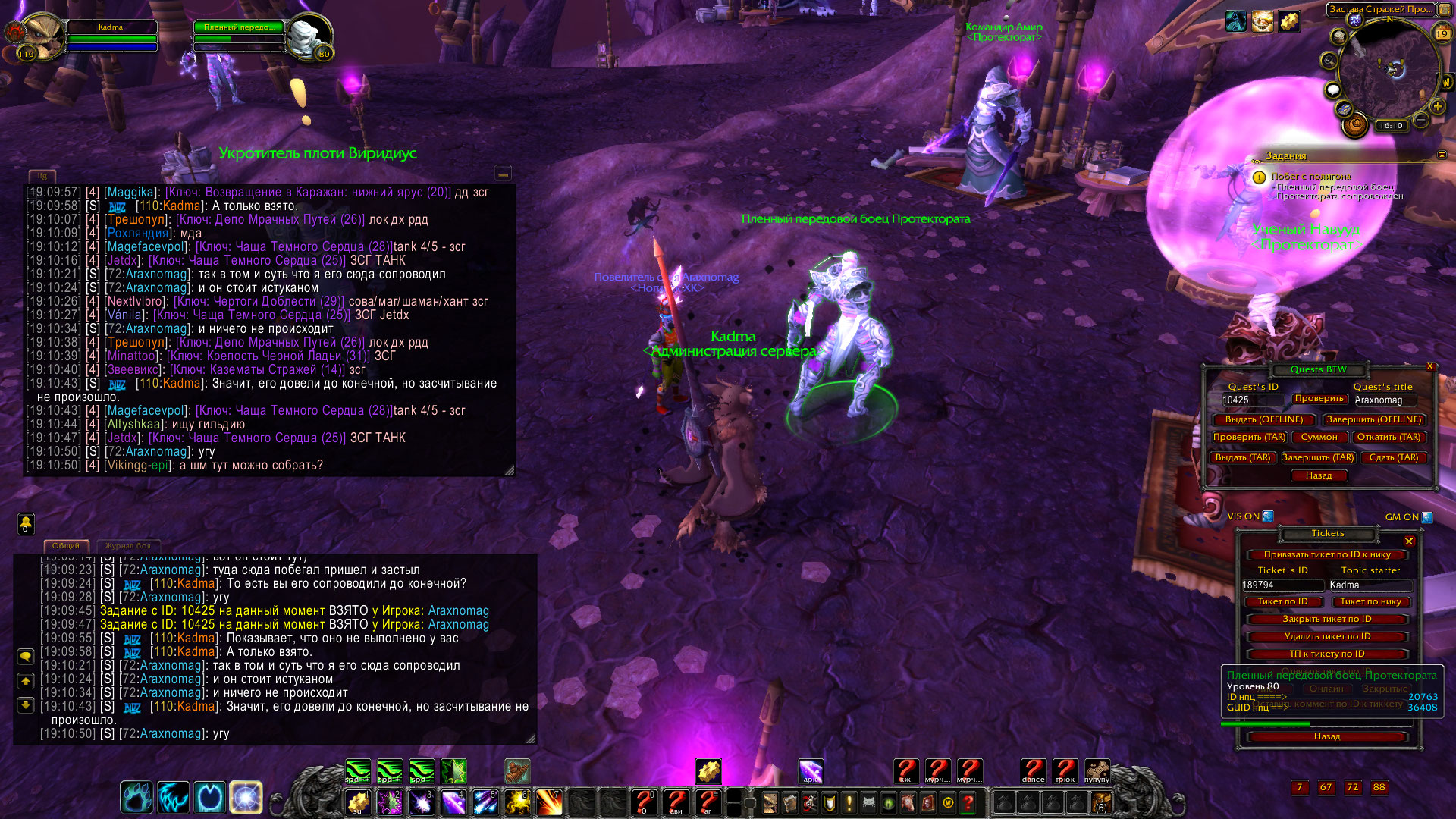Click the Проверить button beside Quest's ID
Screen dimensions: 1456x819
(1319, 399)
